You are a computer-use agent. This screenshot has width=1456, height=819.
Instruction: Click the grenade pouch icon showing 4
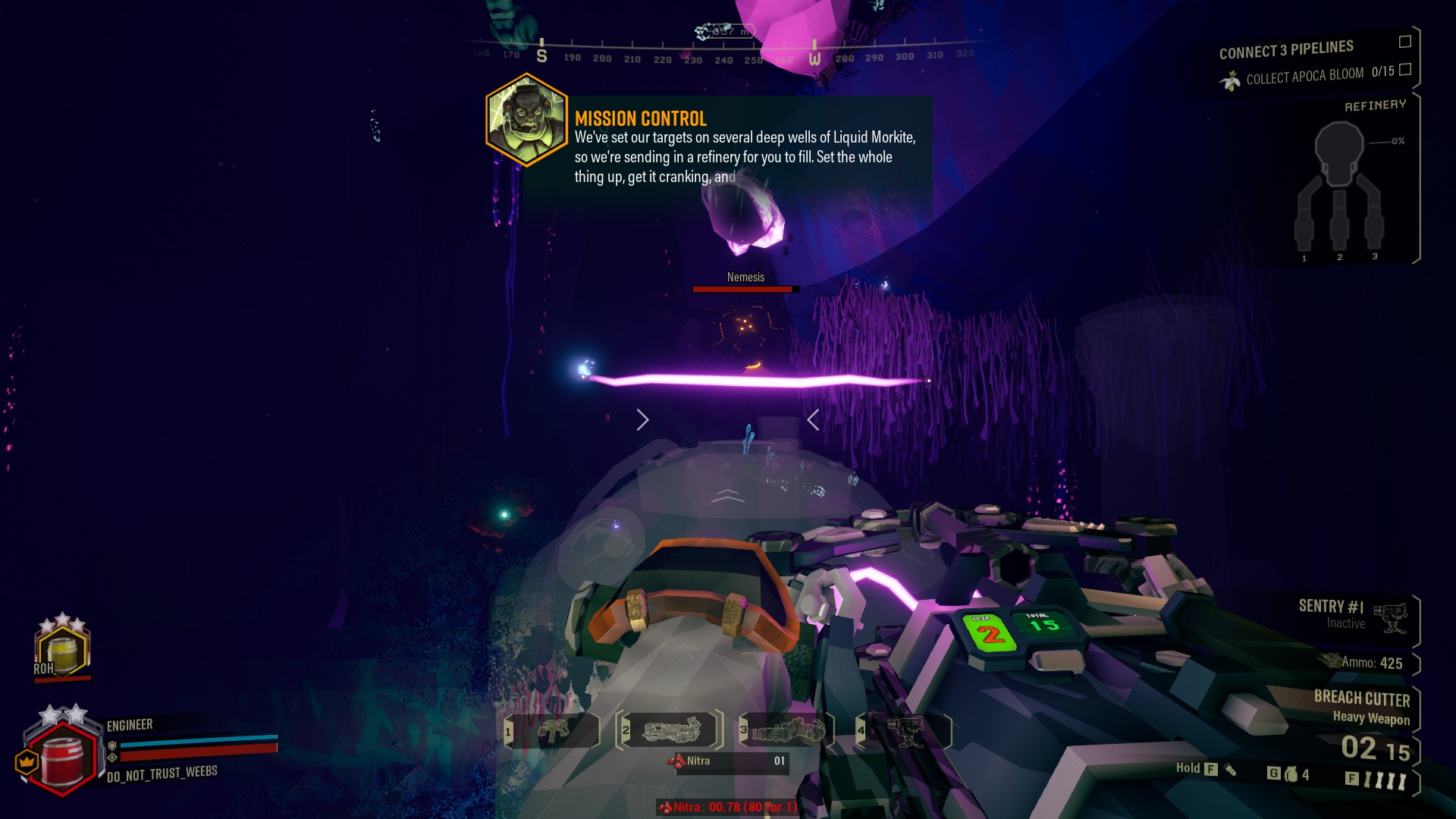pos(1291,775)
